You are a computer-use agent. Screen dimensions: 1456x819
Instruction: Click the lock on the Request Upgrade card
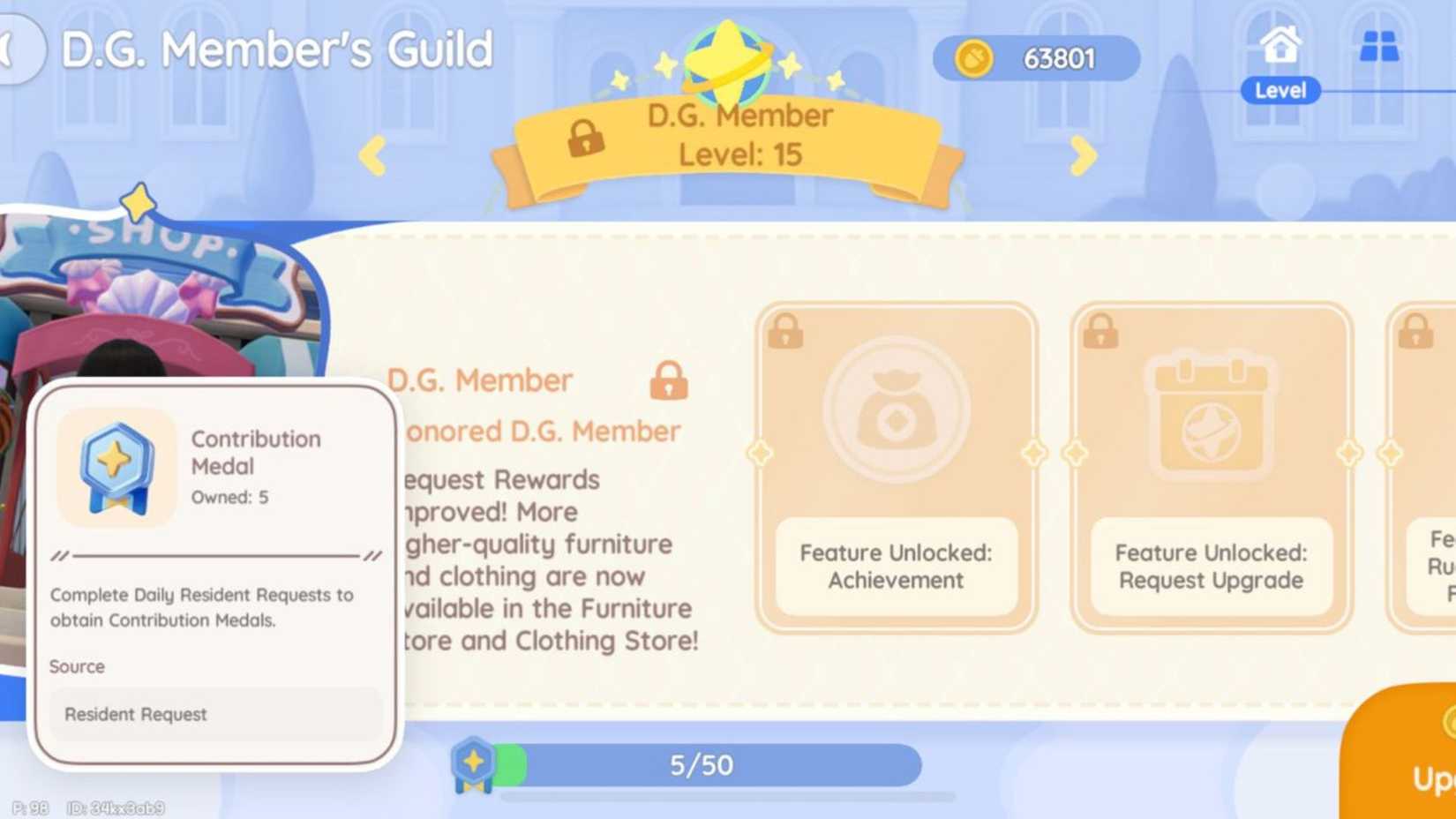coord(1101,330)
